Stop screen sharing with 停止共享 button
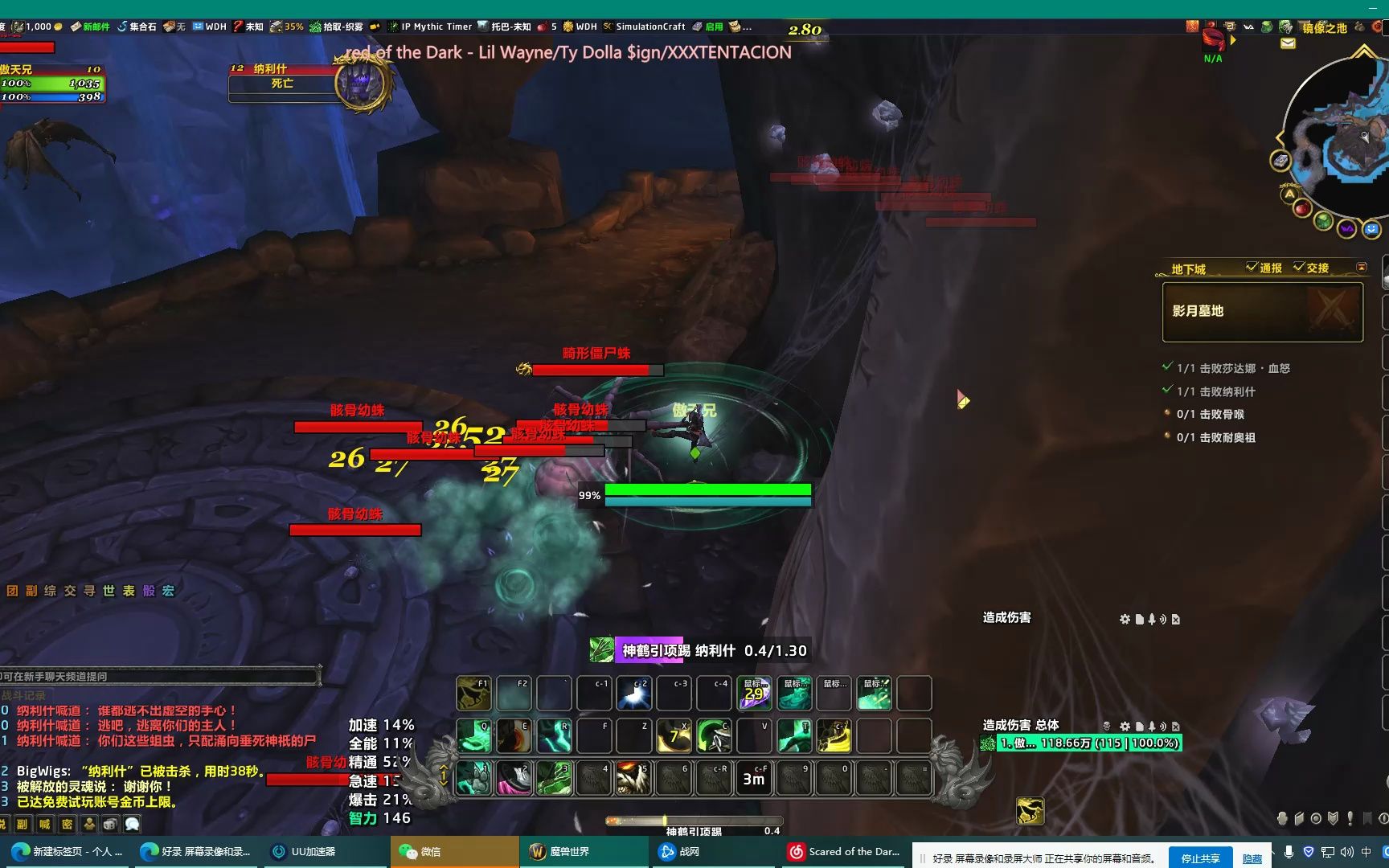The height and width of the screenshot is (868, 1389). [1200, 858]
